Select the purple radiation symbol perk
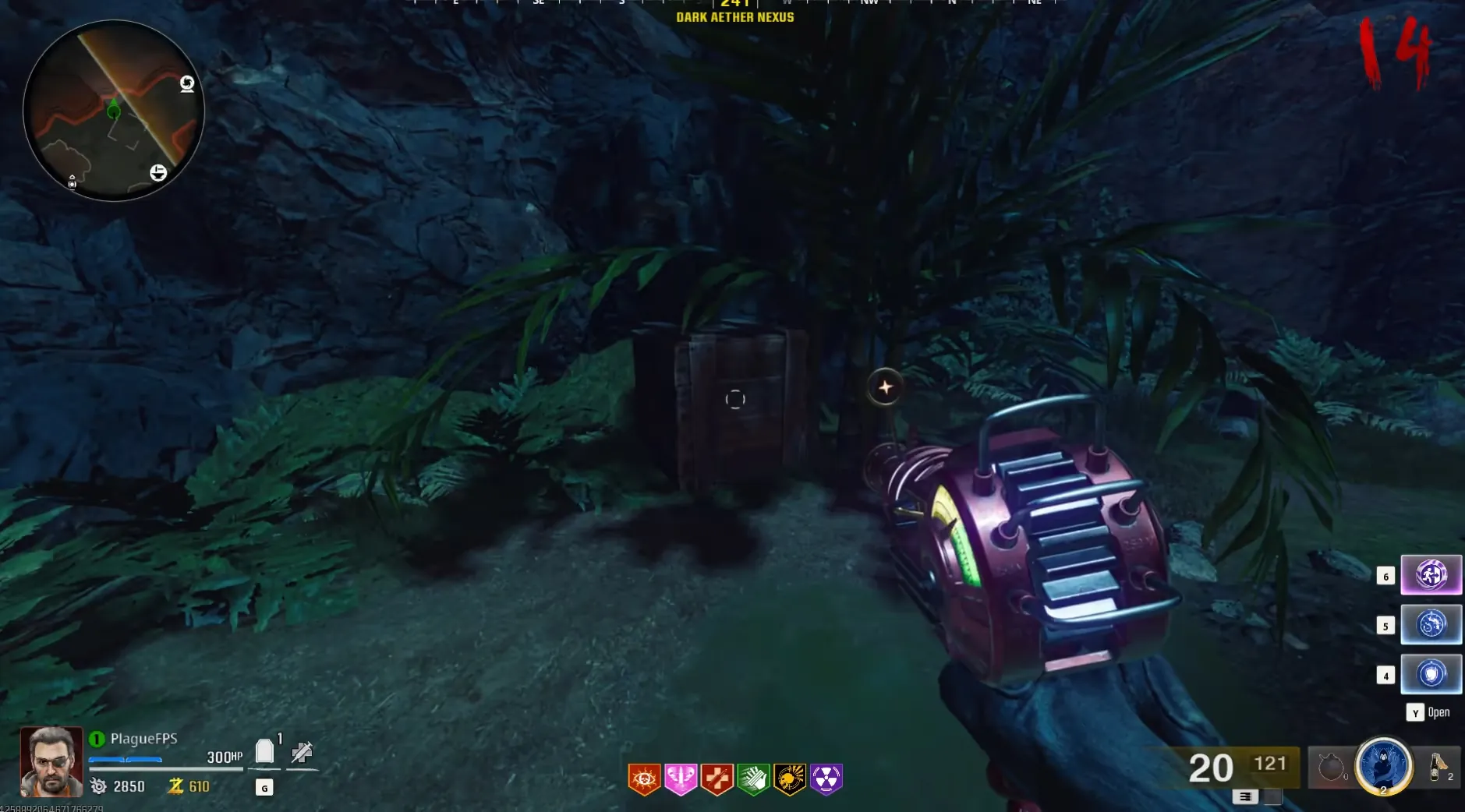 coord(826,778)
